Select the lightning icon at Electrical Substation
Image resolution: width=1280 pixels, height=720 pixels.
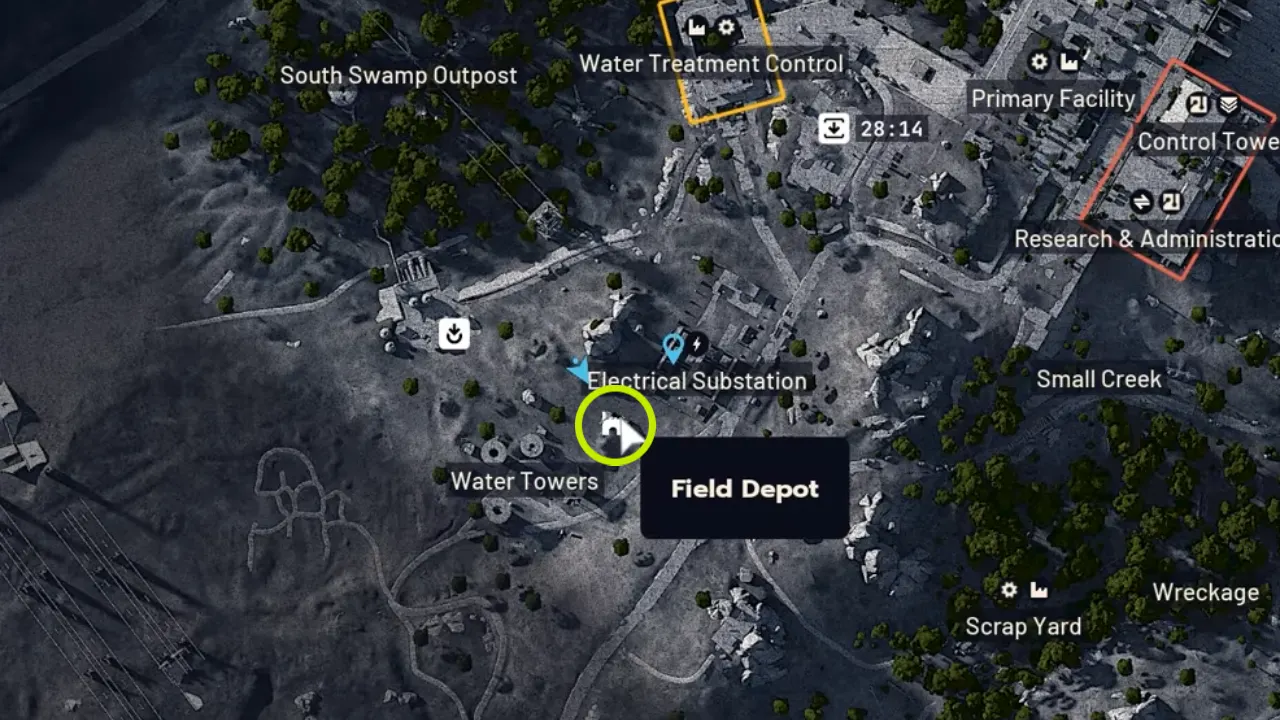tap(697, 343)
